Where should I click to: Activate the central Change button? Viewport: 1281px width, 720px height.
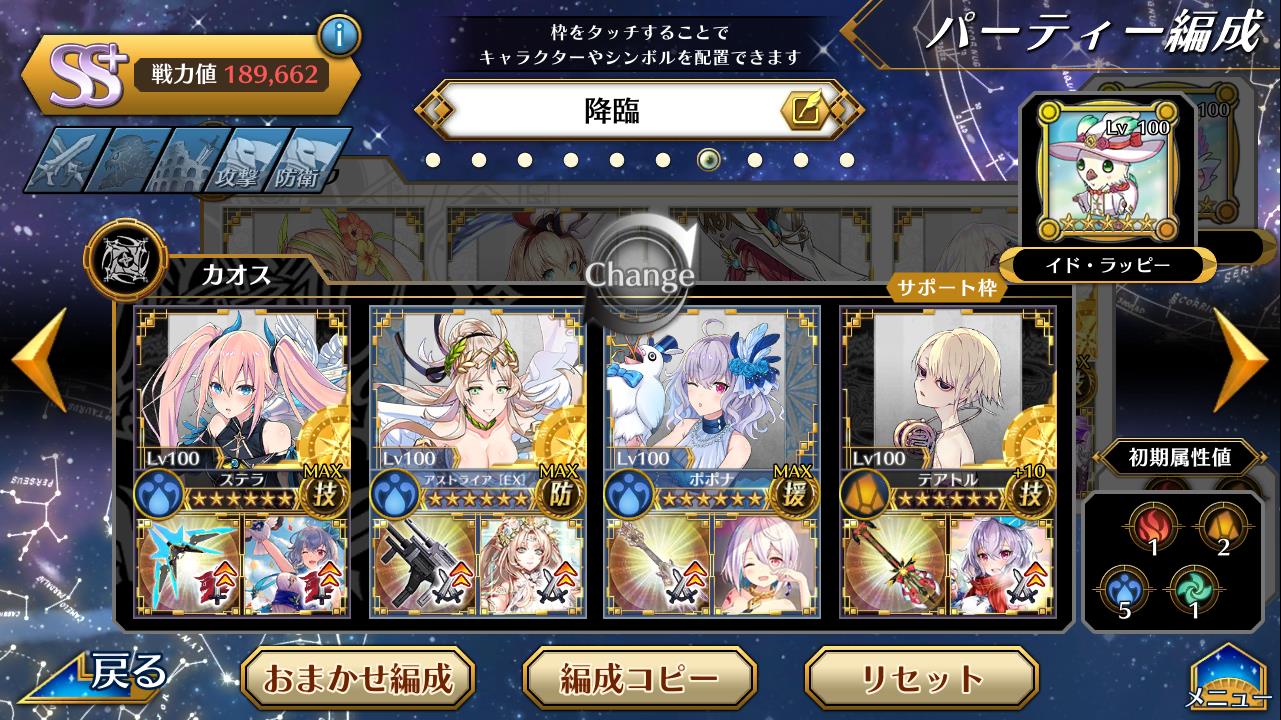coord(640,272)
